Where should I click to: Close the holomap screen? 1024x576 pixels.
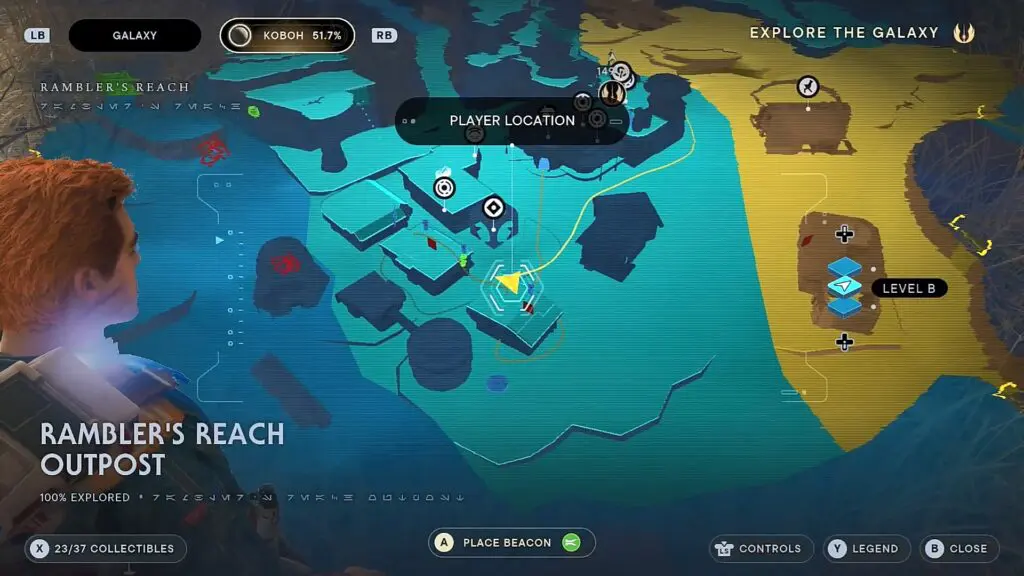[958, 548]
